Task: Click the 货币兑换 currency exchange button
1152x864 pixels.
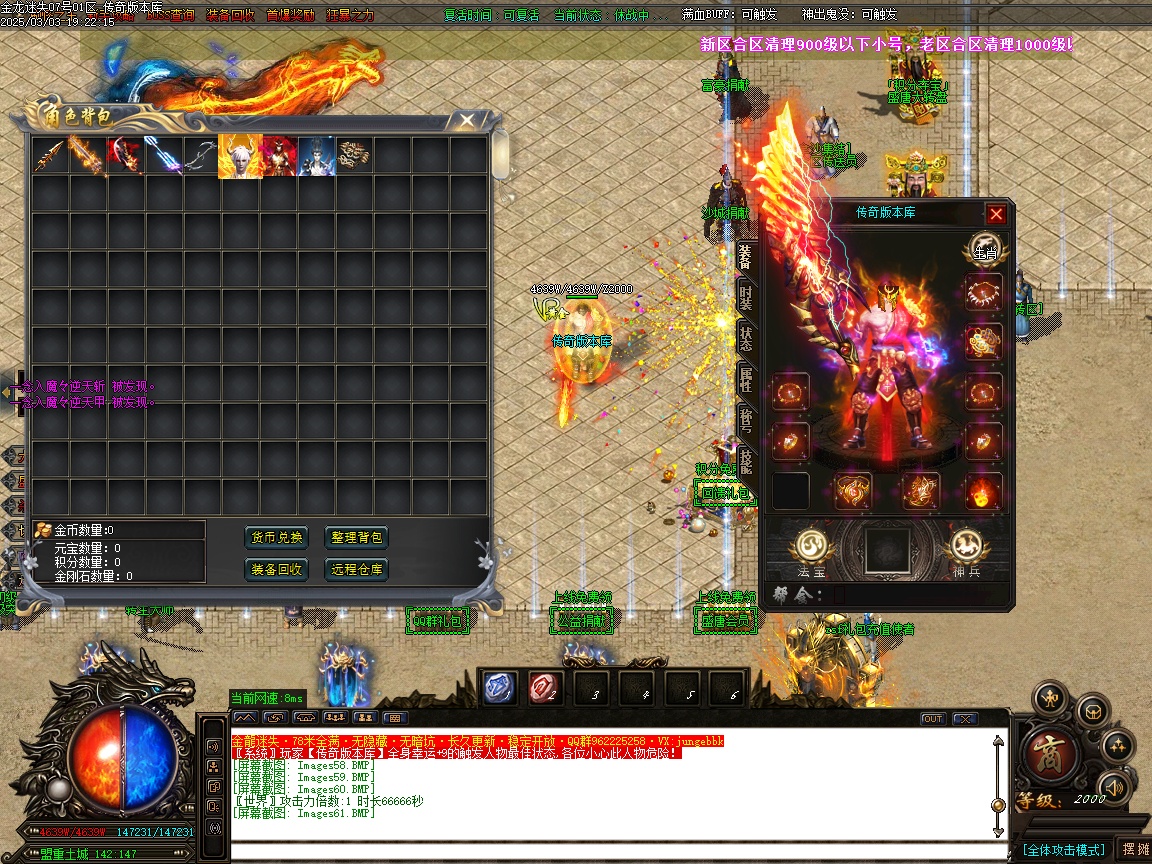Action: (x=276, y=538)
